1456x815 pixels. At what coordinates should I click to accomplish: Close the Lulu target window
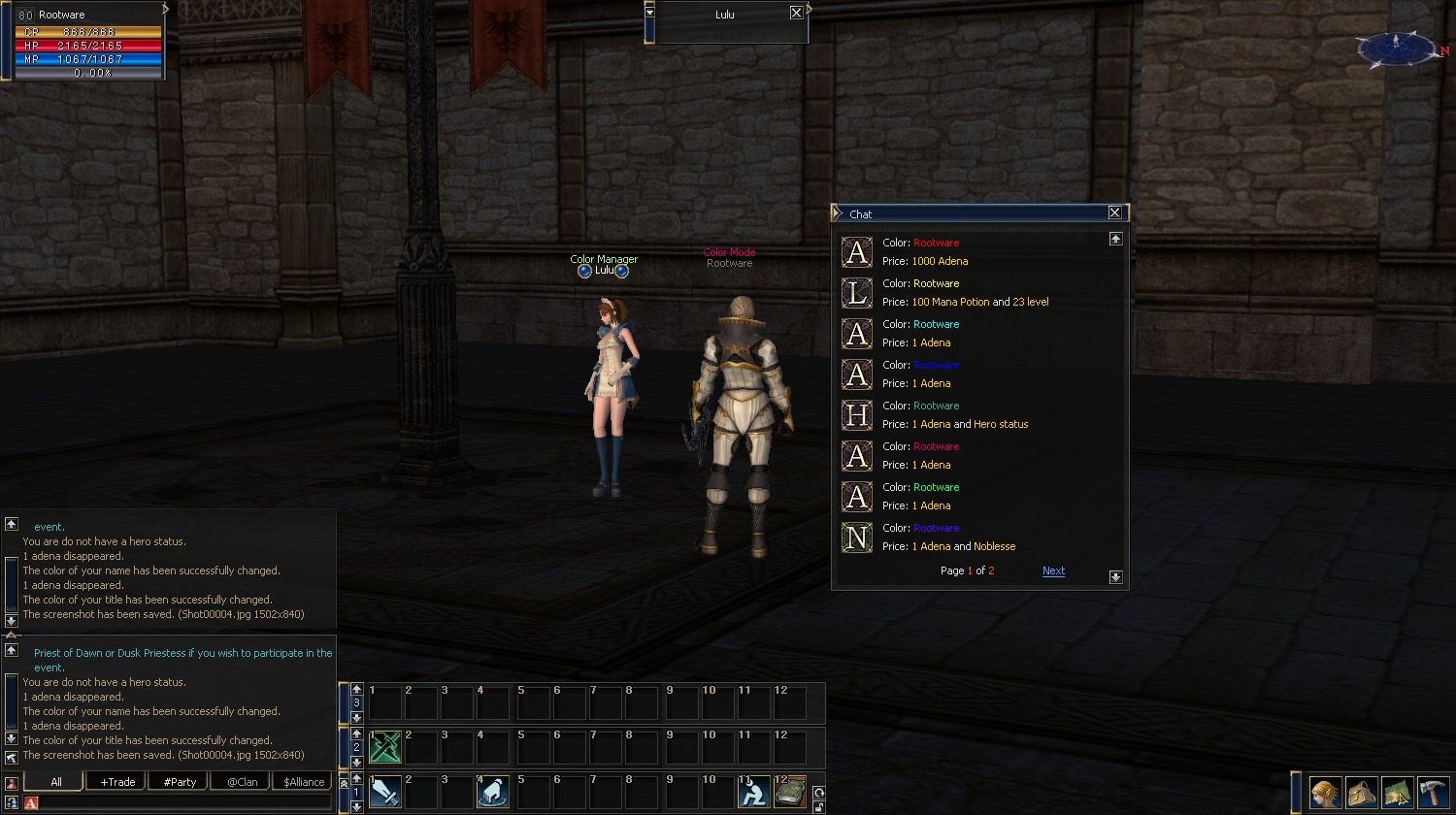[796, 14]
